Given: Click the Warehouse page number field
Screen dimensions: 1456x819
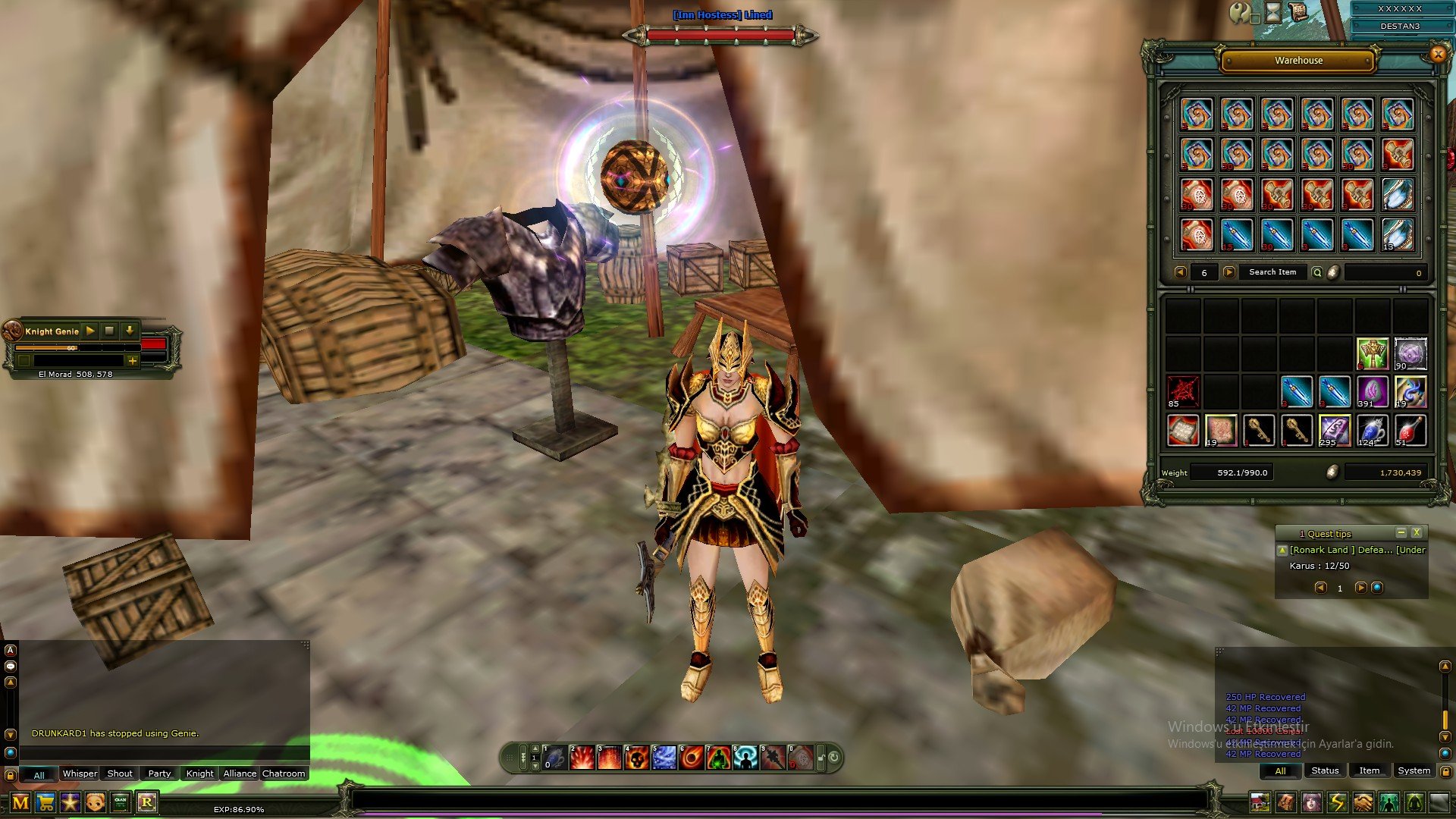Looking at the screenshot, I should coord(1205,272).
